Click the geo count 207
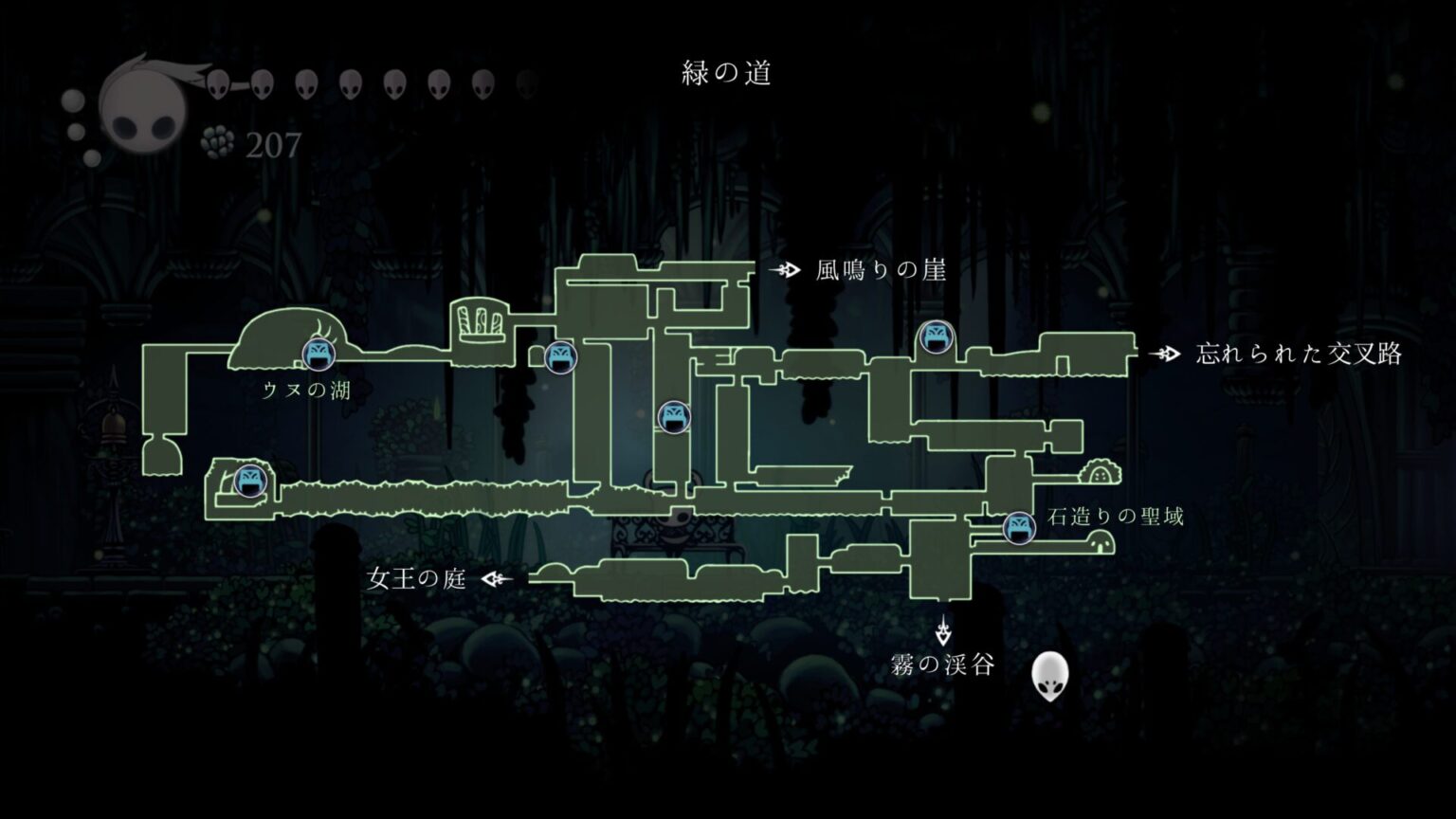This screenshot has width=1456, height=819. (271, 145)
